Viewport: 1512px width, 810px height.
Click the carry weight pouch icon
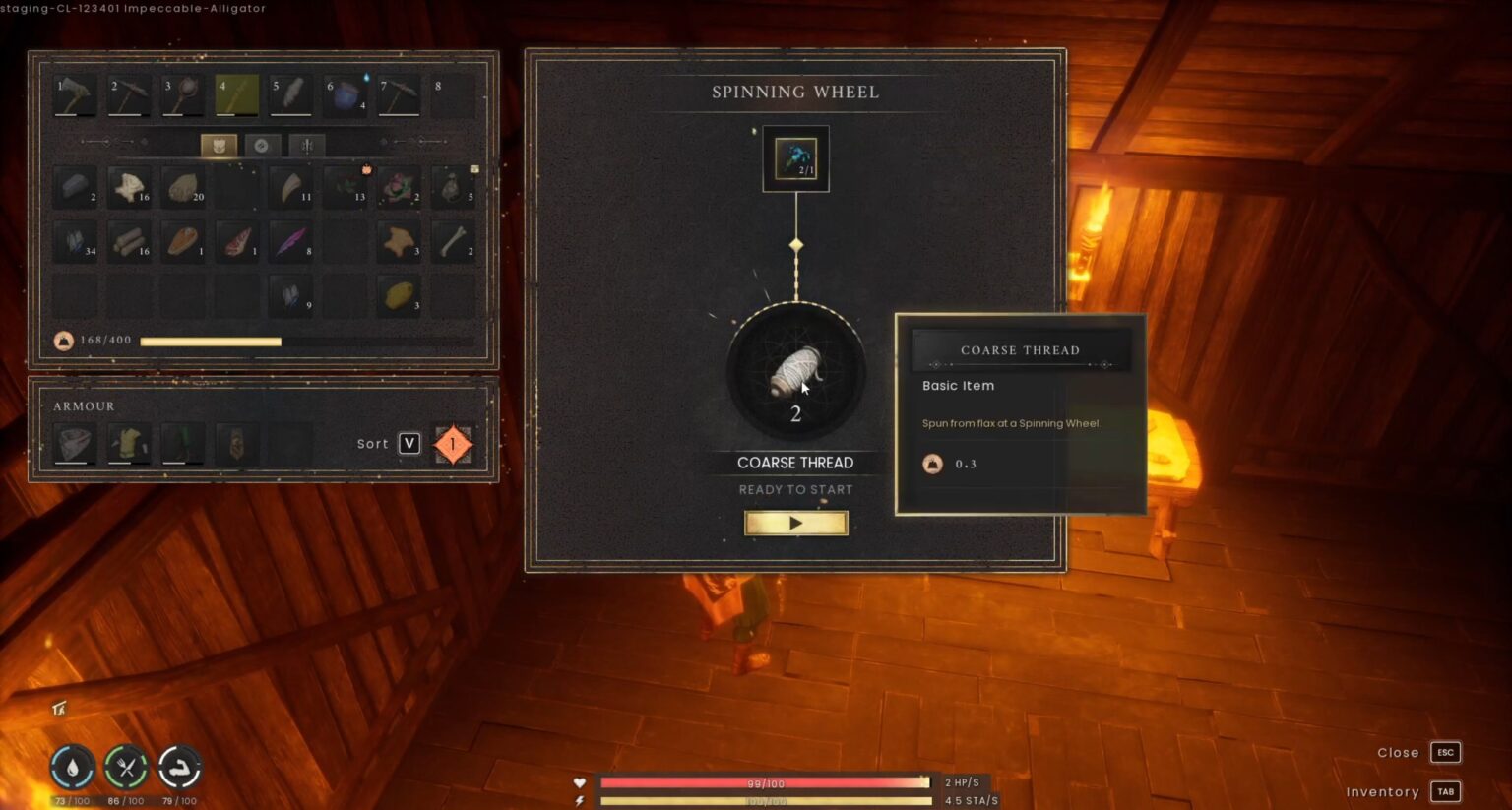coord(62,342)
